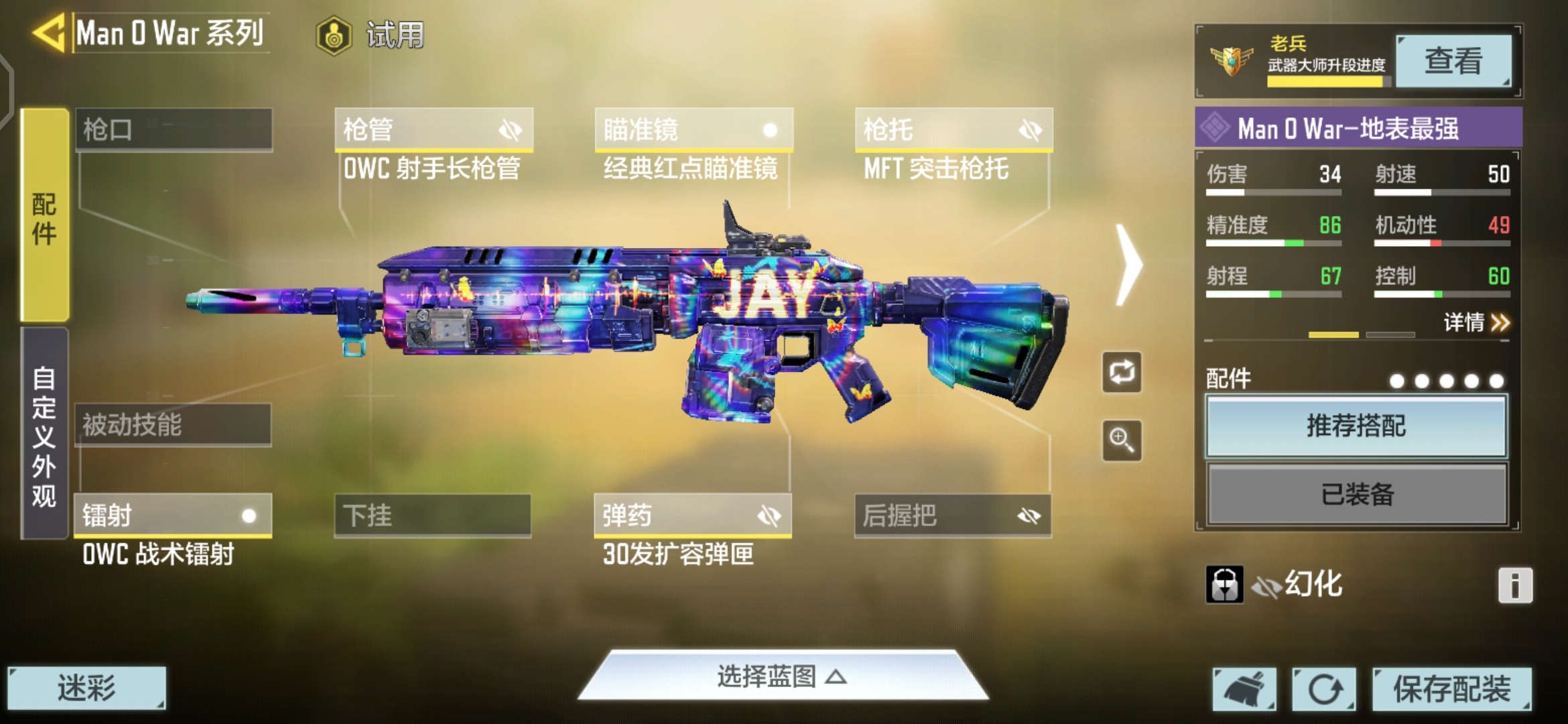Click the lock icon next to 幻化
The width and height of the screenshot is (1568, 724).
point(1226,584)
